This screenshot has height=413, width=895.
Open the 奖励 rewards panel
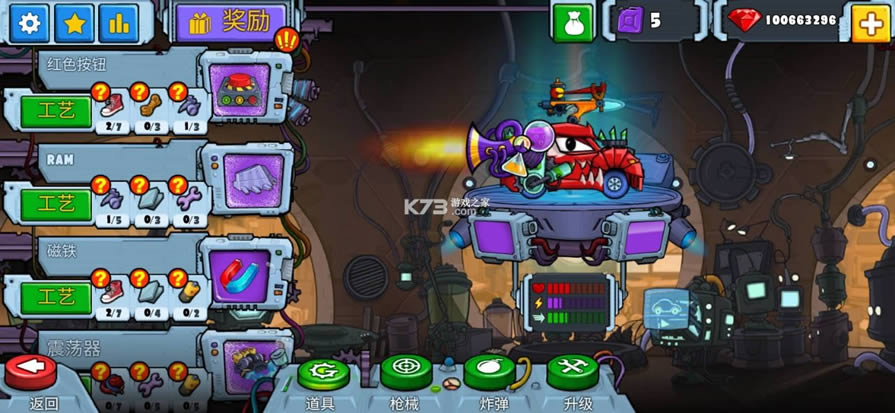pos(230,21)
